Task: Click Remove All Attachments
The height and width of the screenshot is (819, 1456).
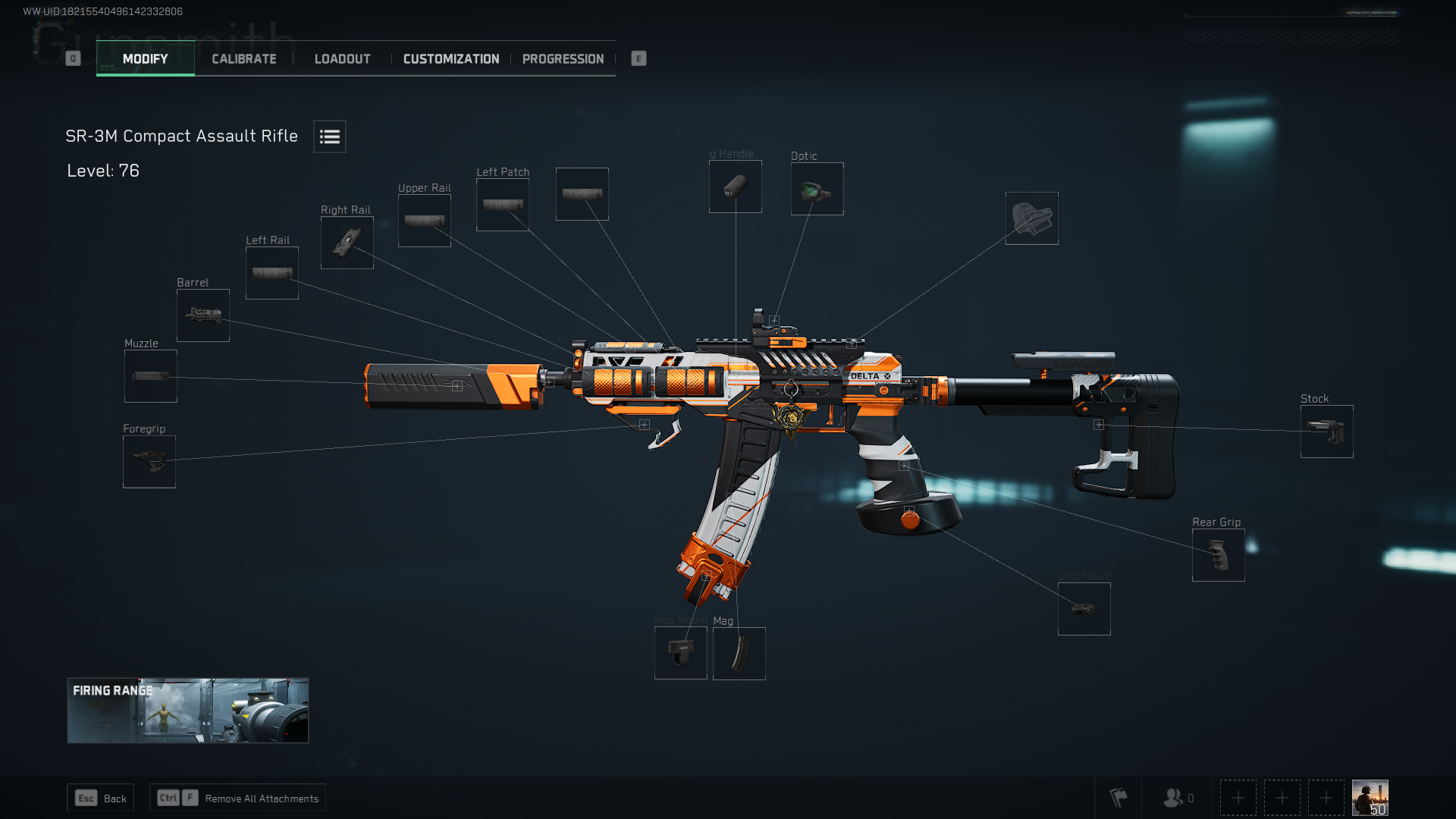Action: (x=237, y=798)
